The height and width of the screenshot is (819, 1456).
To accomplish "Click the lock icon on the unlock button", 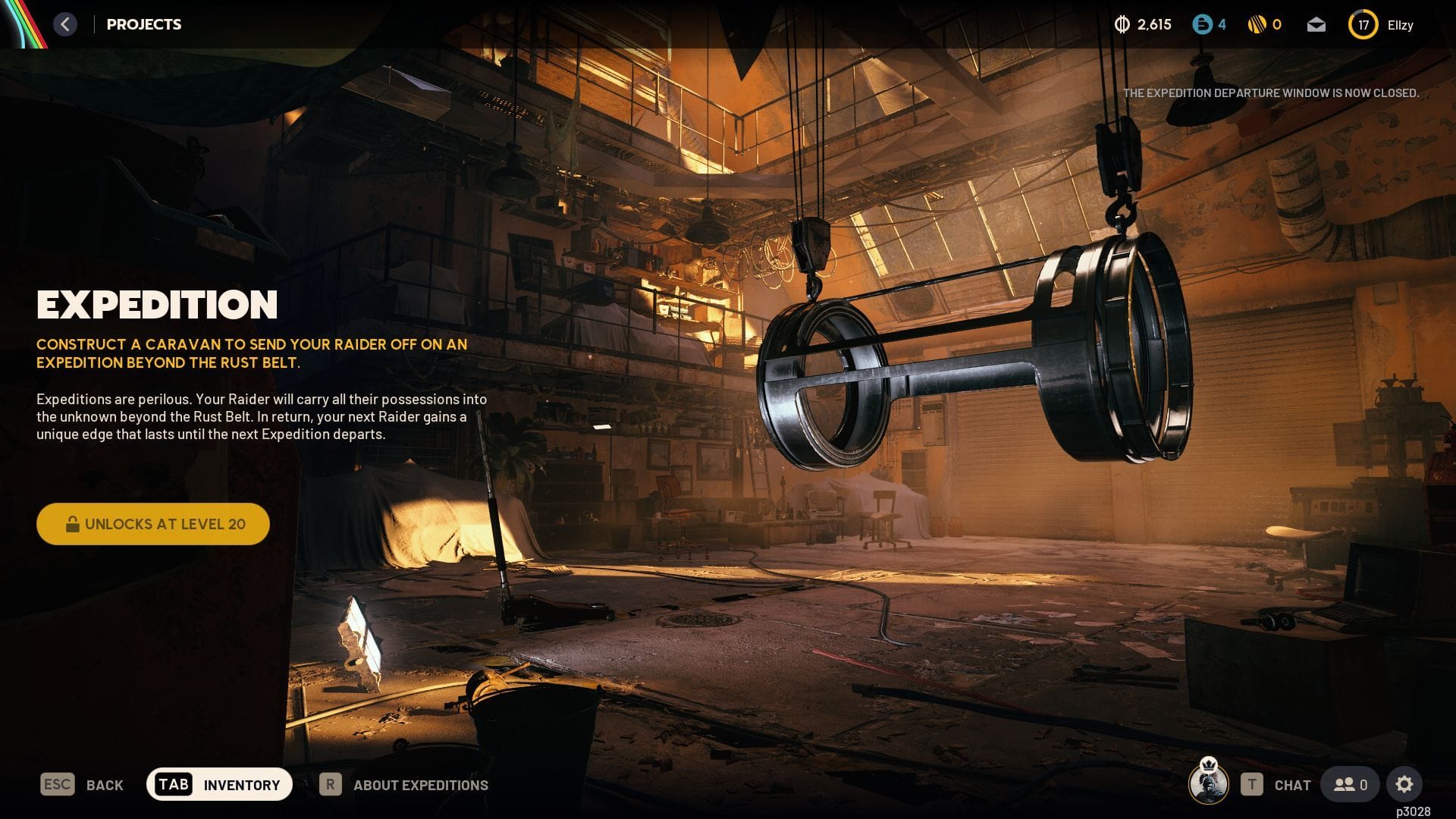I will [x=73, y=523].
